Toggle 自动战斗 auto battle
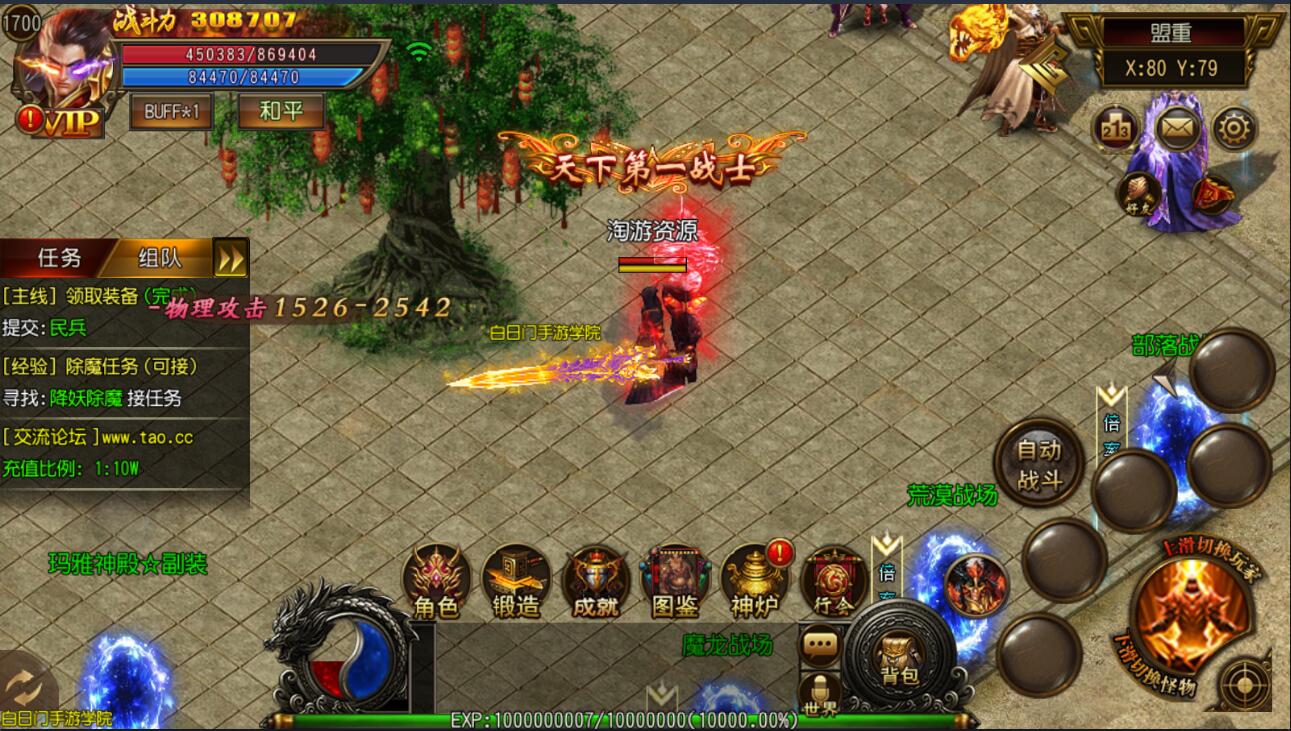 coord(1039,464)
